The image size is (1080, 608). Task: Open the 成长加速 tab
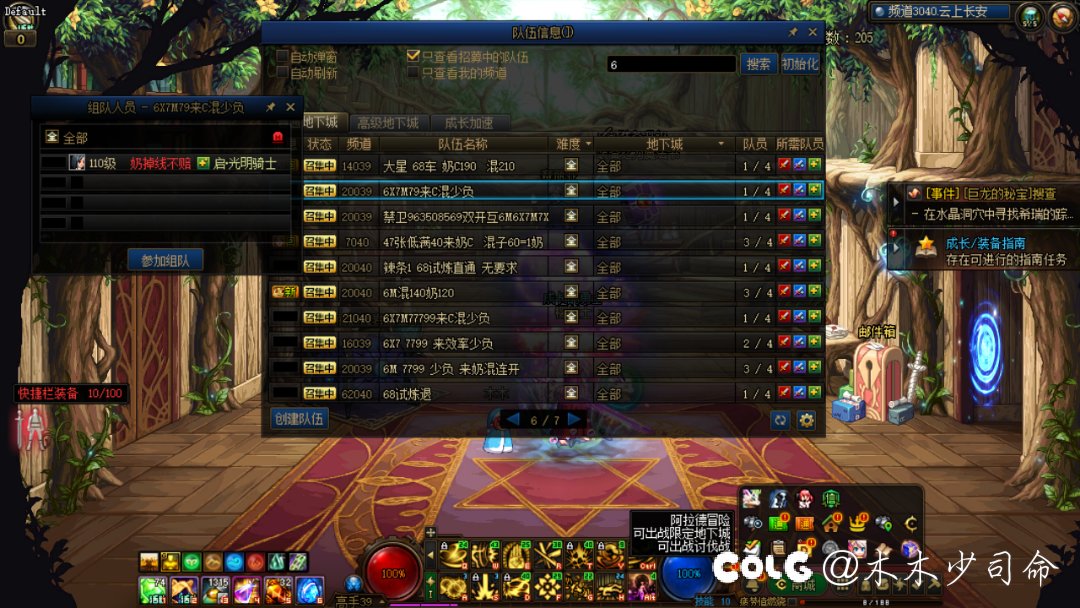(468, 123)
